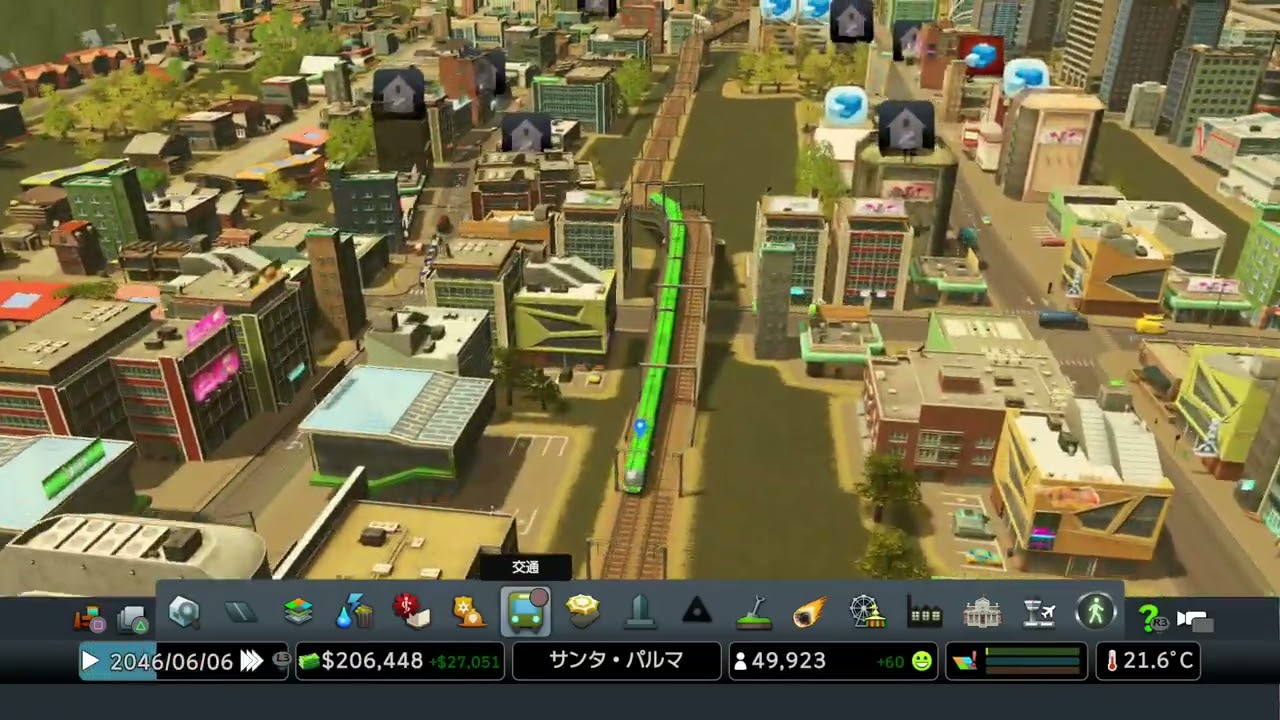The height and width of the screenshot is (720, 1280).
Task: Open the roads build menu
Action: pos(241,612)
